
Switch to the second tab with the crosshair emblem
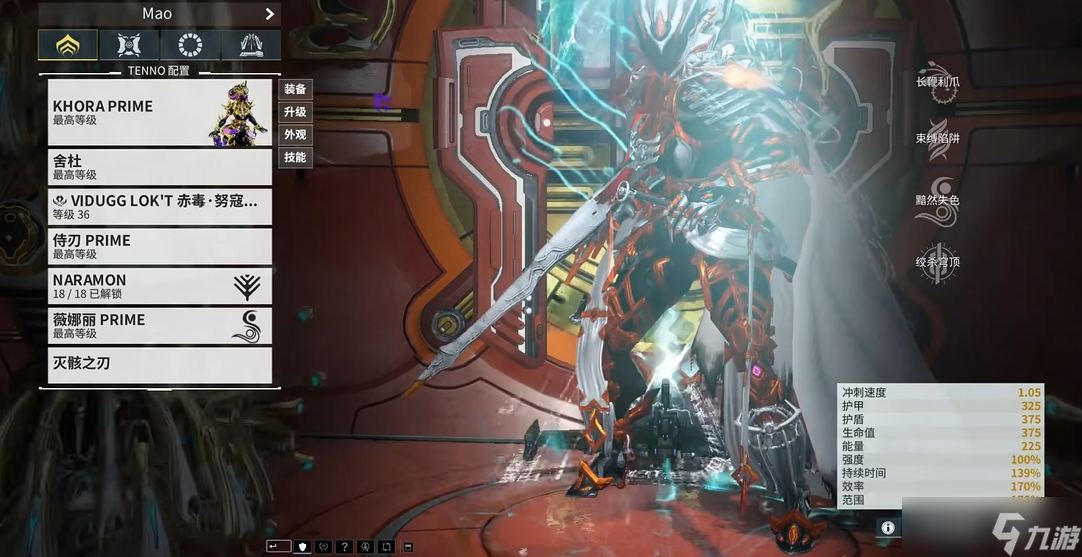[x=129, y=45]
